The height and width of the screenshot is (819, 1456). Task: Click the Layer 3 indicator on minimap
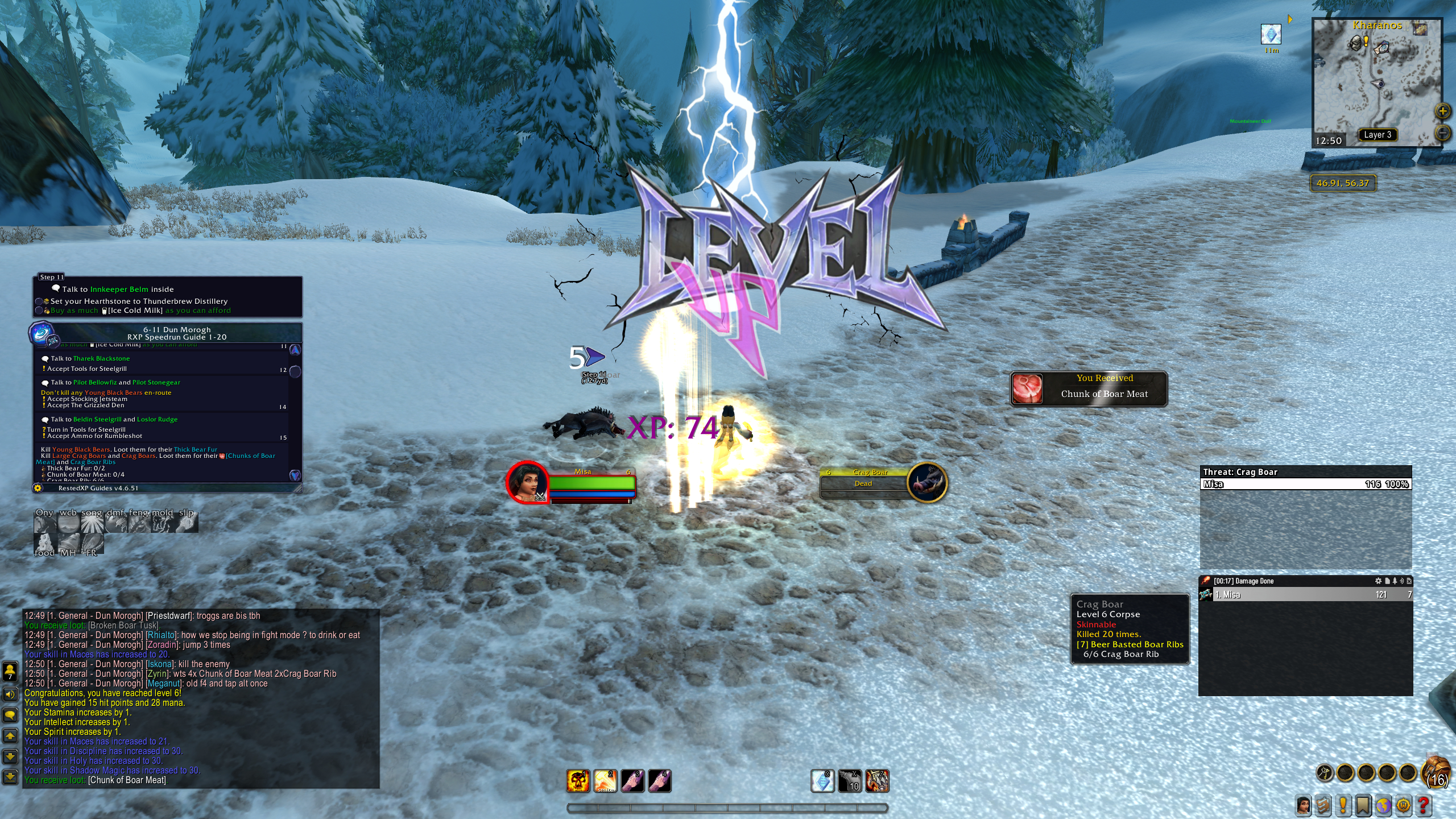pyautogui.click(x=1378, y=135)
